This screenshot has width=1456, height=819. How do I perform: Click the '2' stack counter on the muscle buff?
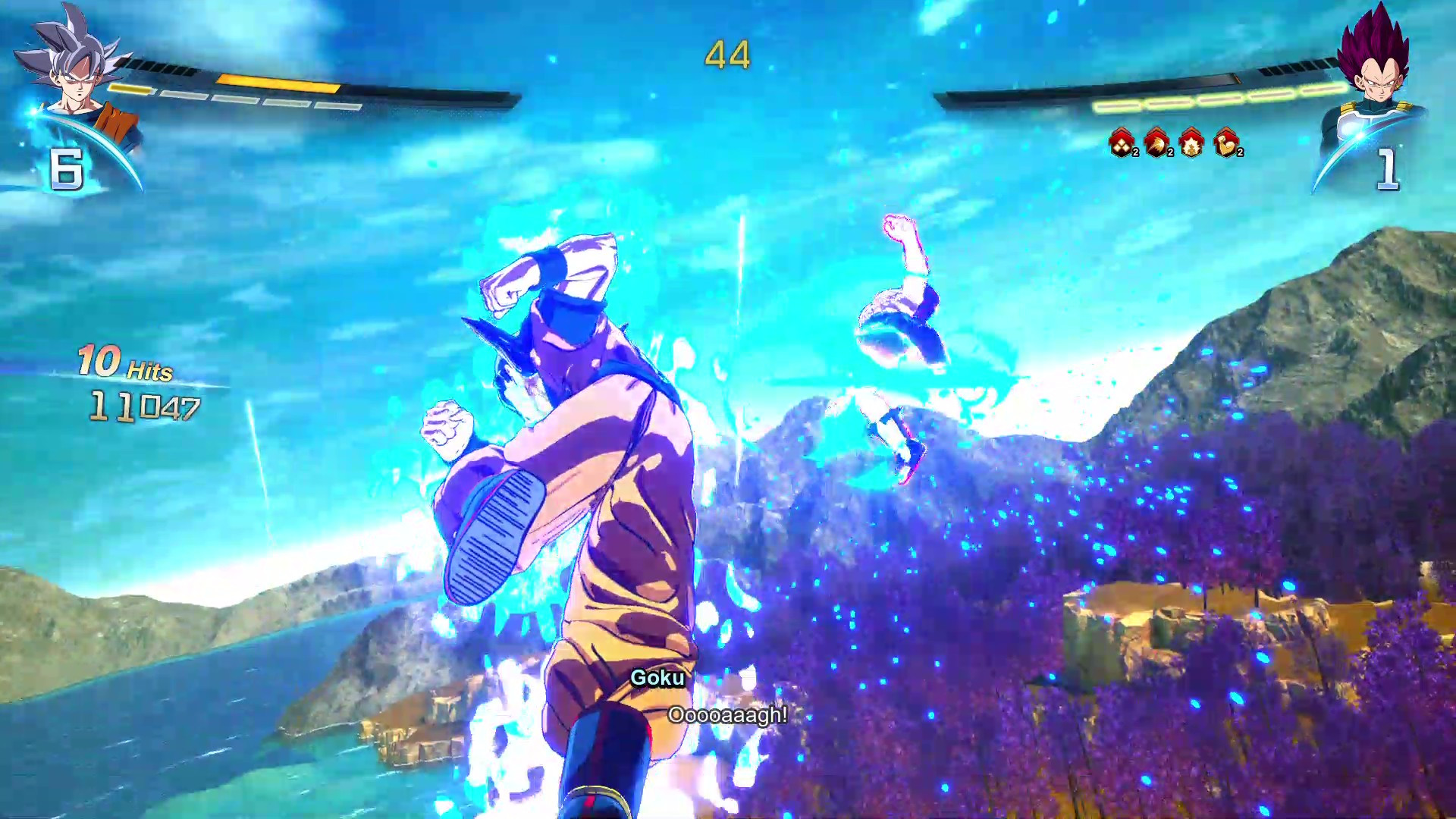point(1241,153)
